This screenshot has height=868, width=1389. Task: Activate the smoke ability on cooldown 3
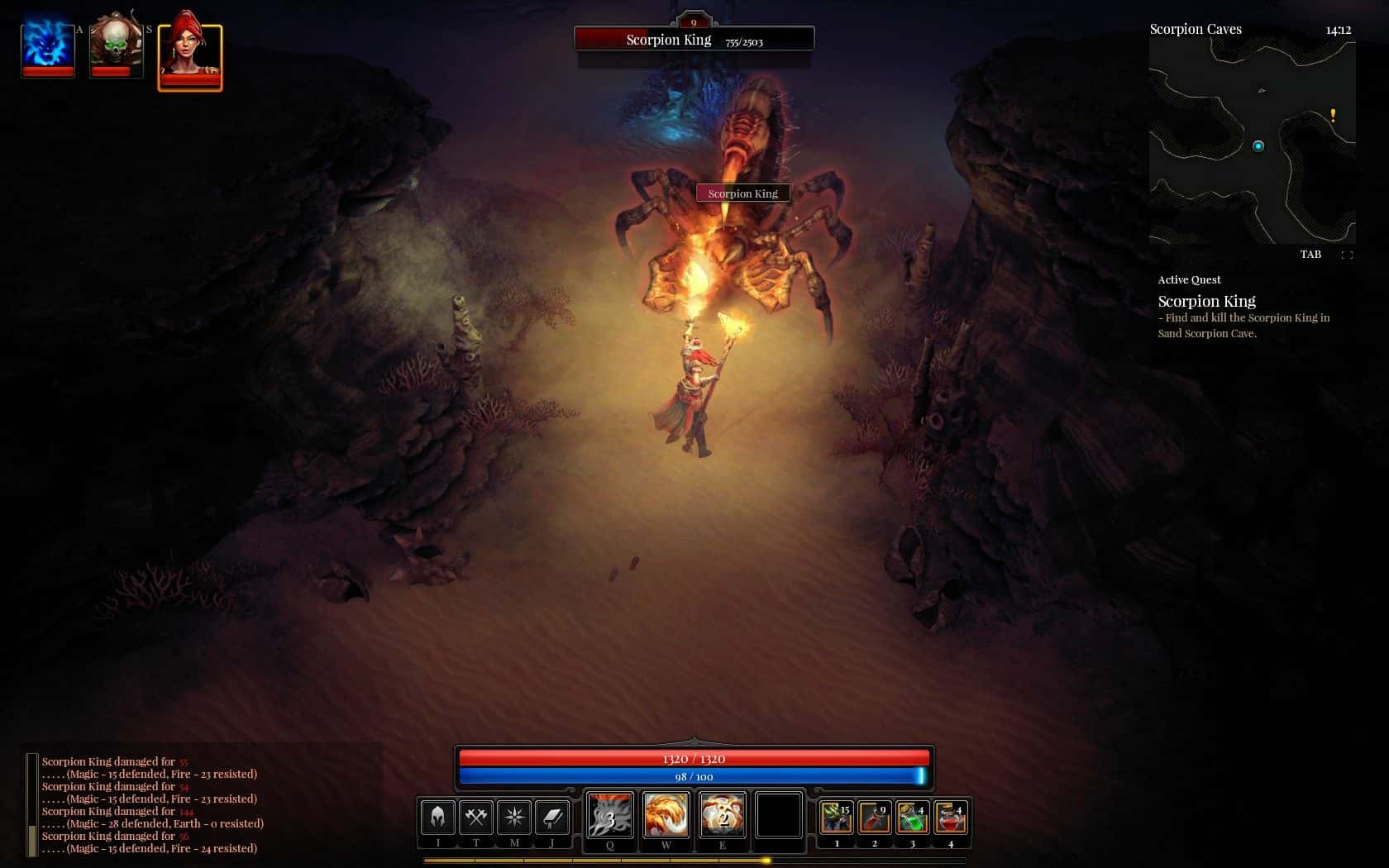pyautogui.click(x=610, y=816)
